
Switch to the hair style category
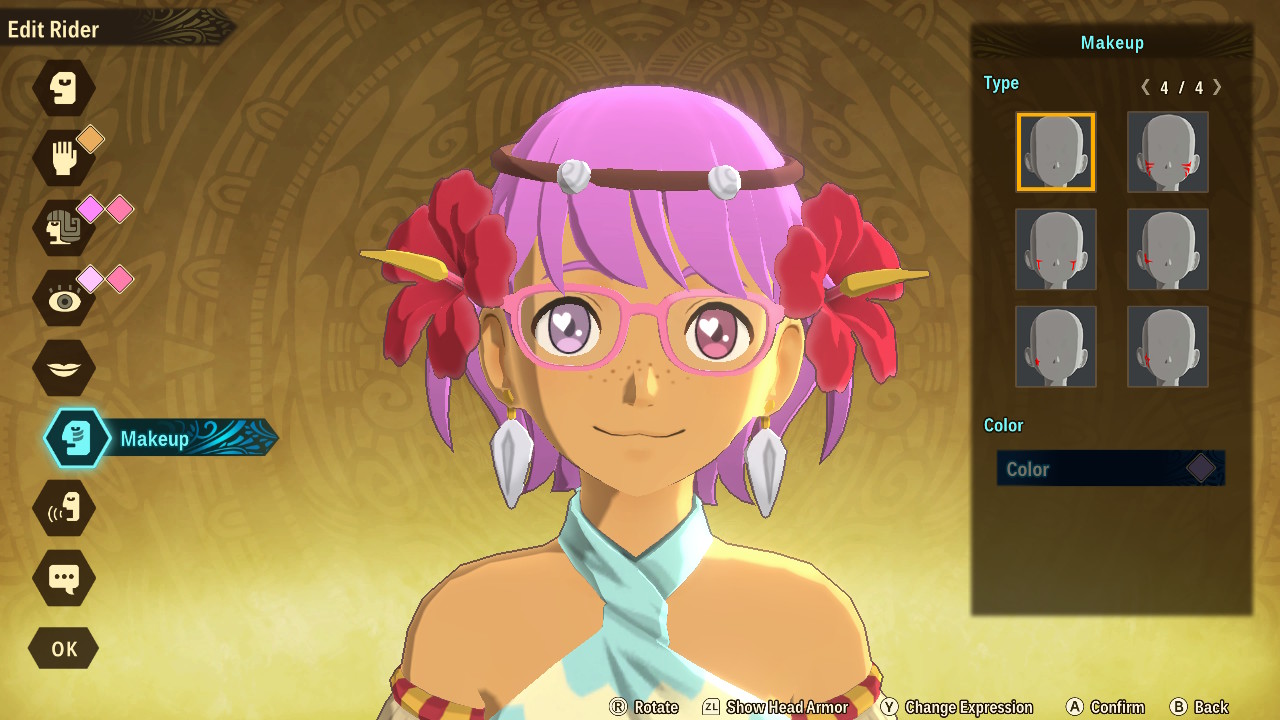(64, 228)
